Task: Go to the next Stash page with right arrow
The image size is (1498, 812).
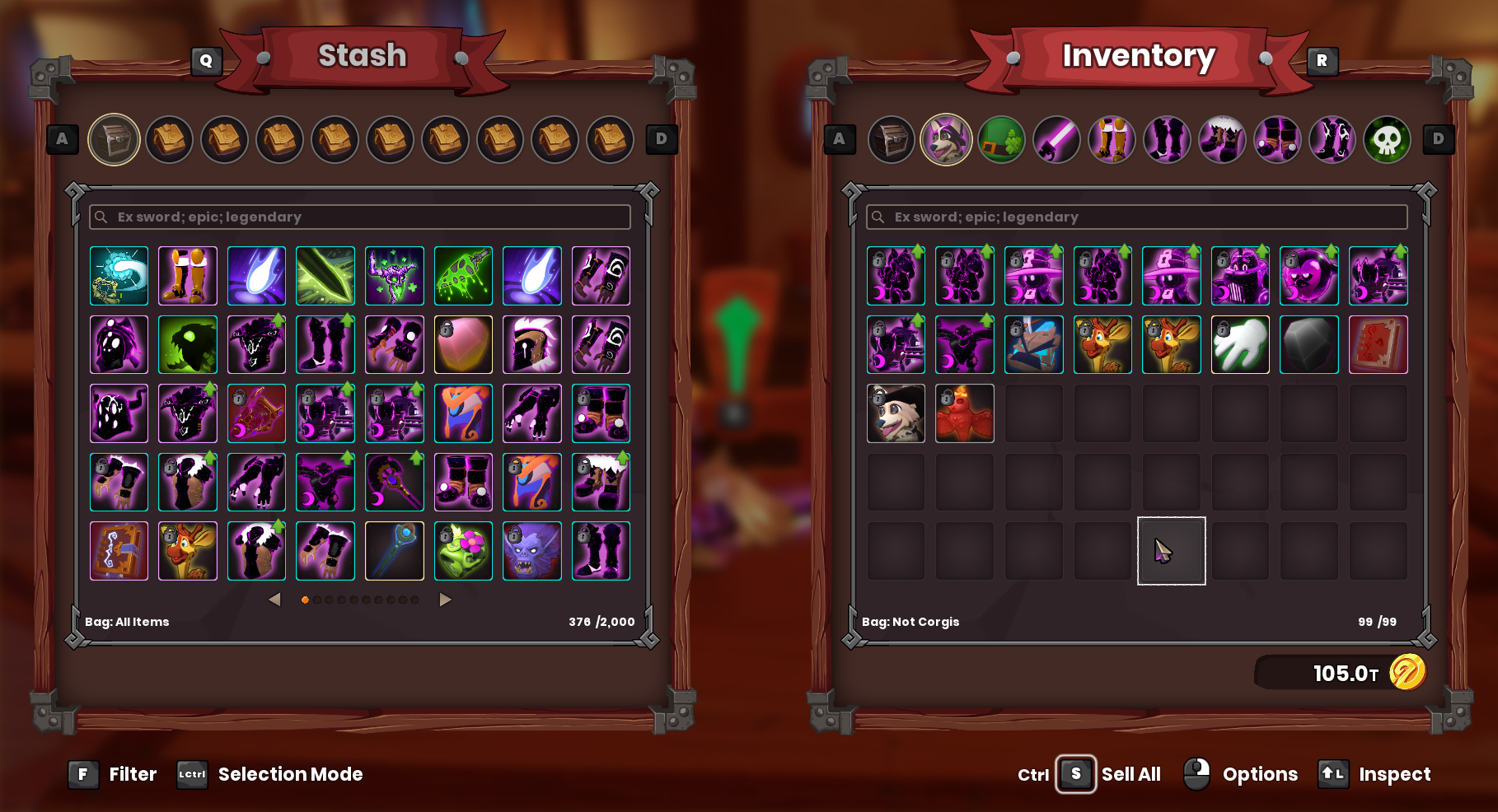Action: coord(445,600)
